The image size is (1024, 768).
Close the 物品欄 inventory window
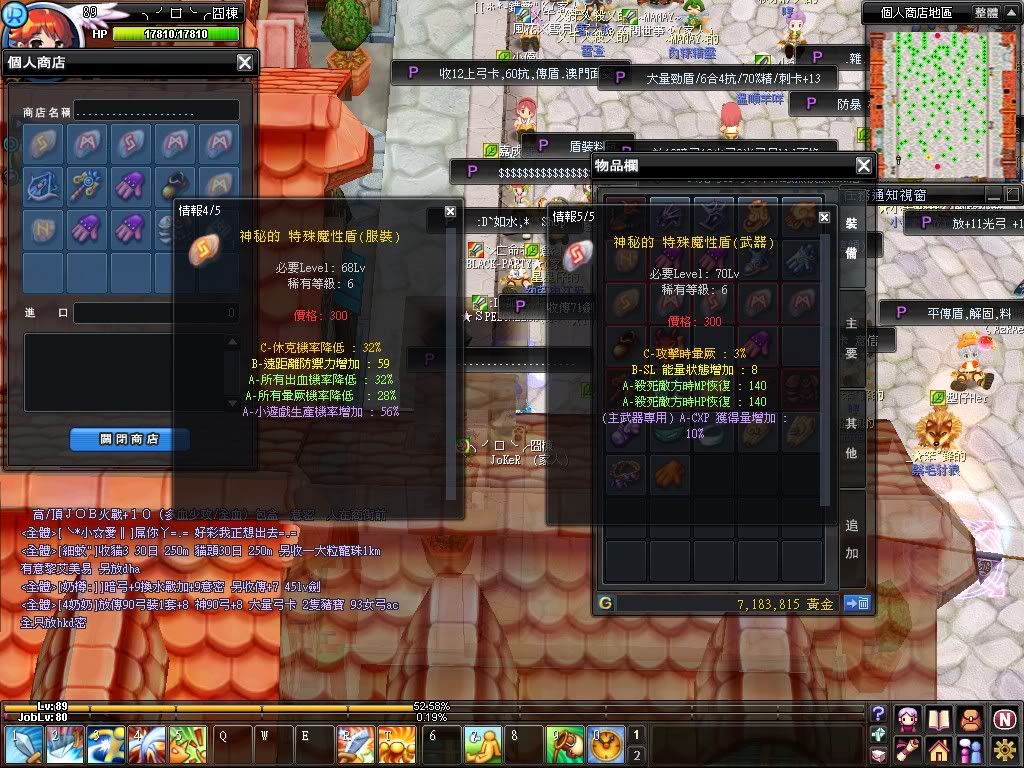coord(864,166)
